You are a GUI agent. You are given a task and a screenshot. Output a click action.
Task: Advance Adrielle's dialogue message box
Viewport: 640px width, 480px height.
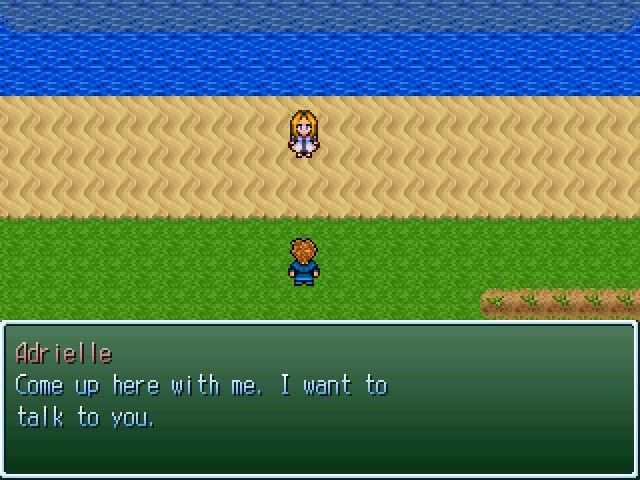click(x=319, y=398)
